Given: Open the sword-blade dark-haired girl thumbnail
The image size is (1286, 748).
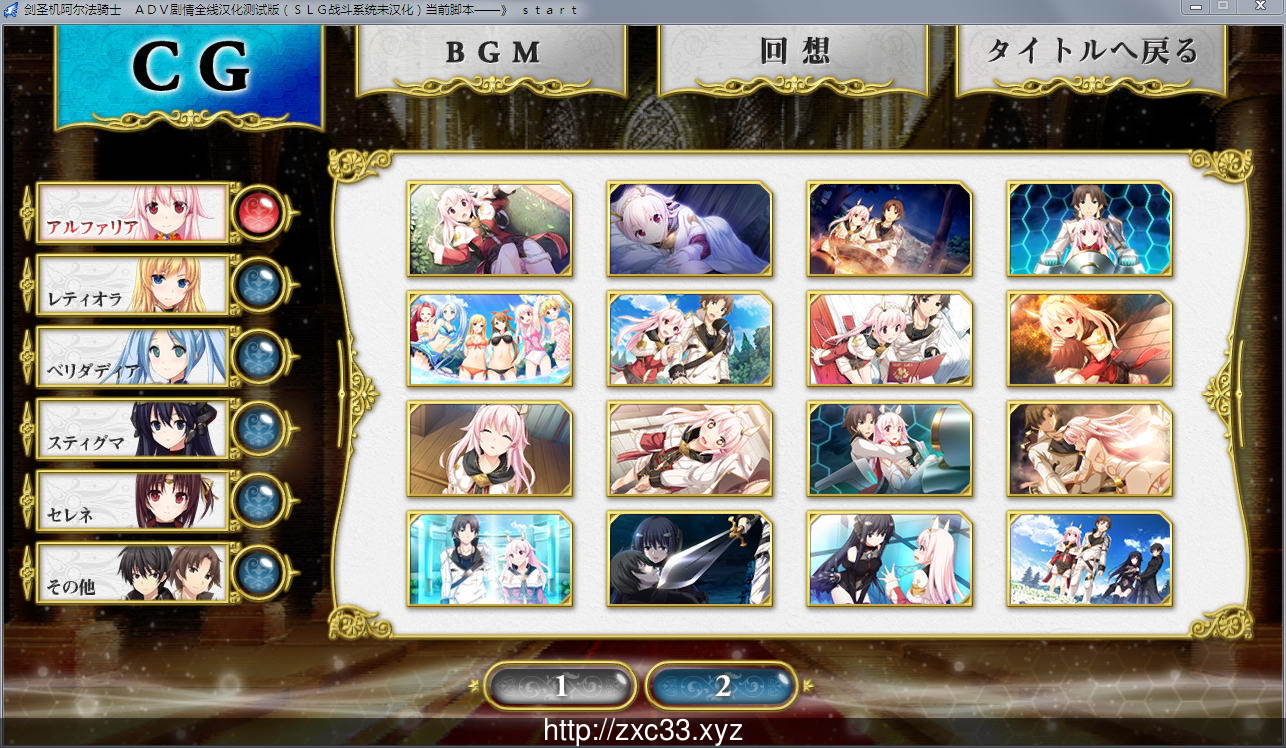Looking at the screenshot, I should pyautogui.click(x=690, y=559).
